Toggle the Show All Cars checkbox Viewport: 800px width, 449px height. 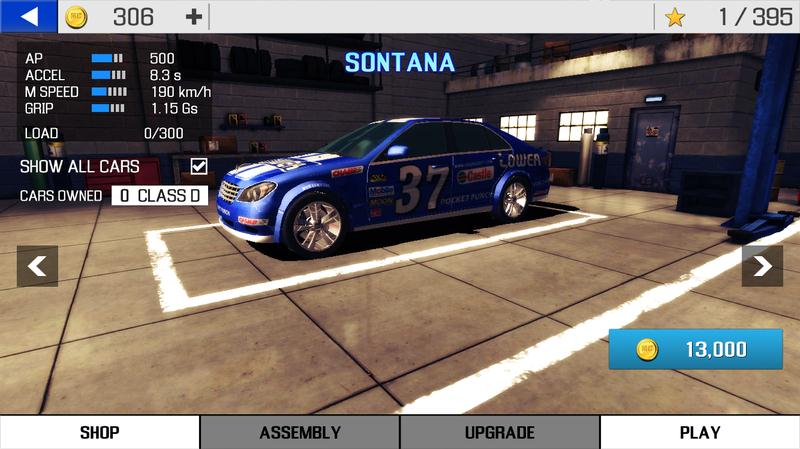pos(199,166)
